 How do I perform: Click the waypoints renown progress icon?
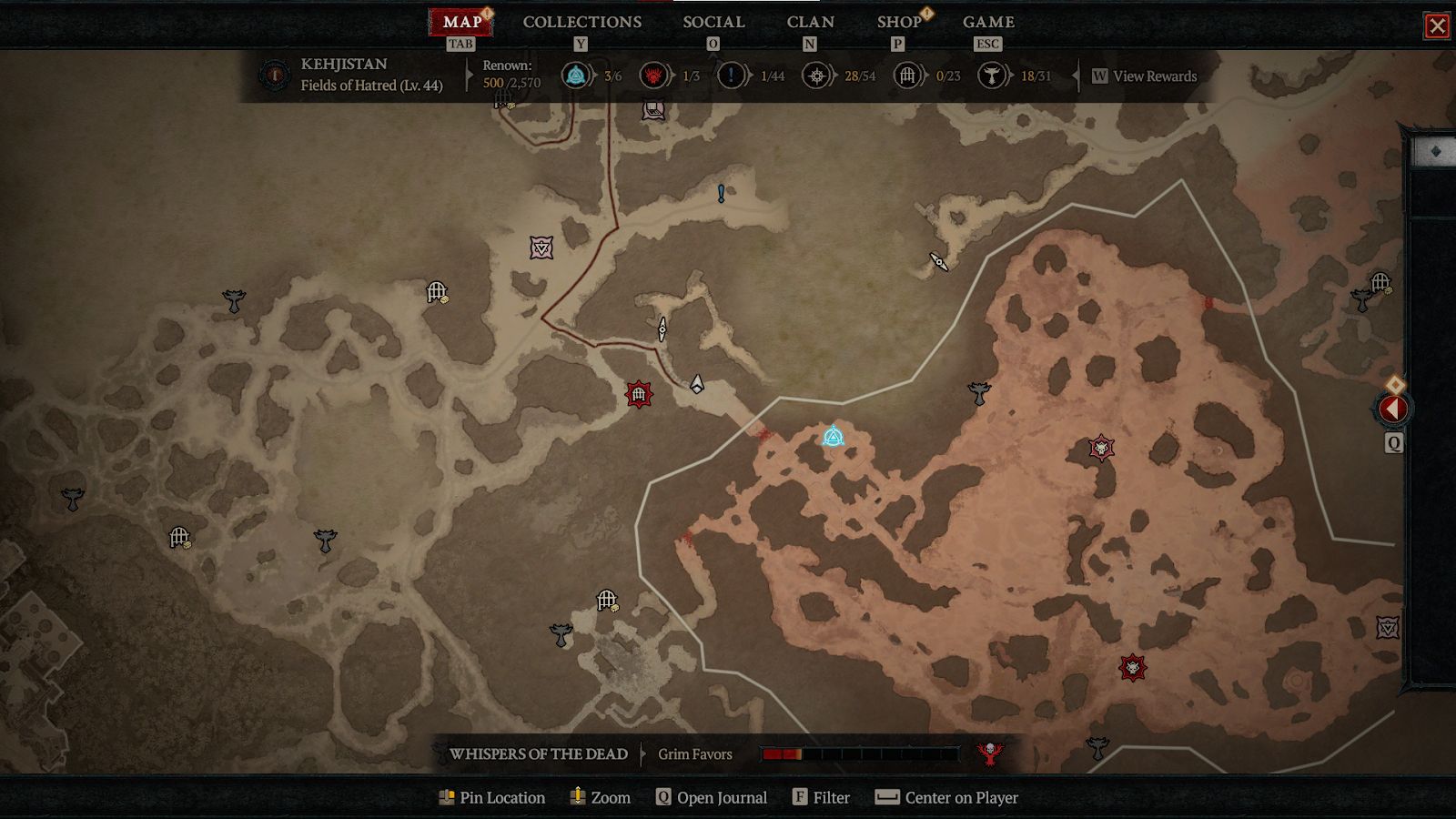pos(575,76)
